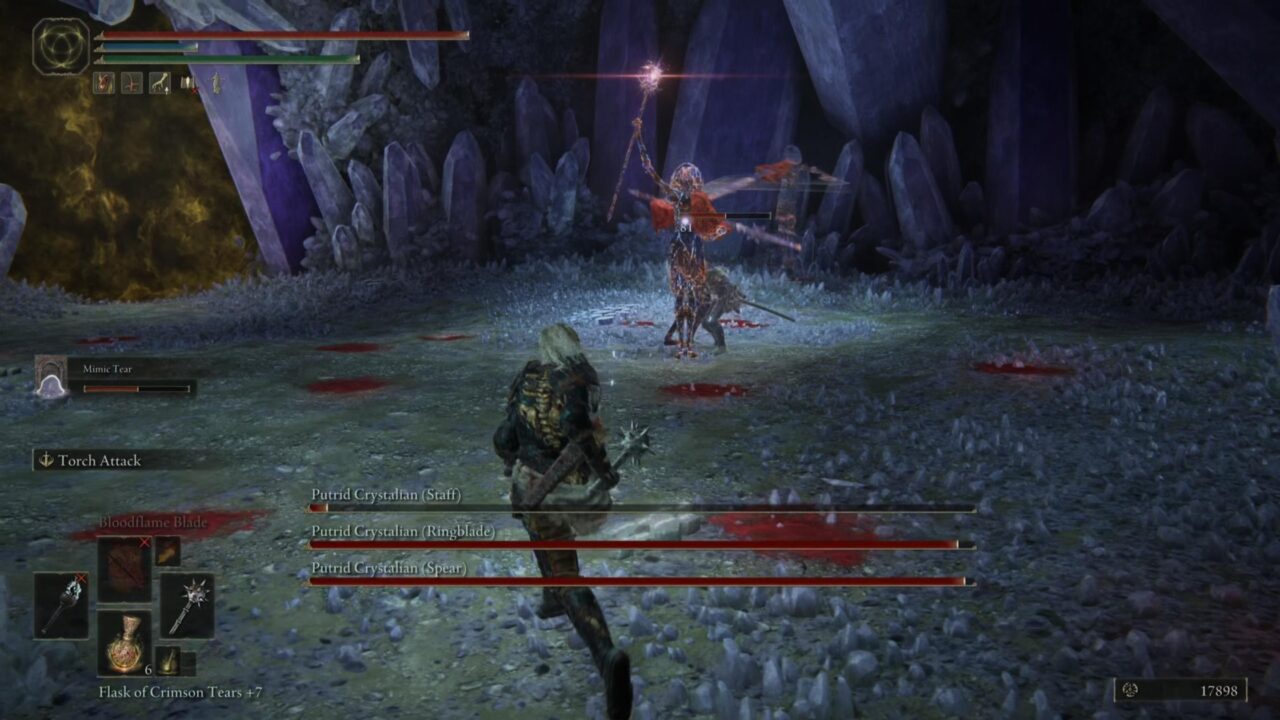
Task: Click the Elden Ring emblem beside health bars
Action: coord(60,45)
